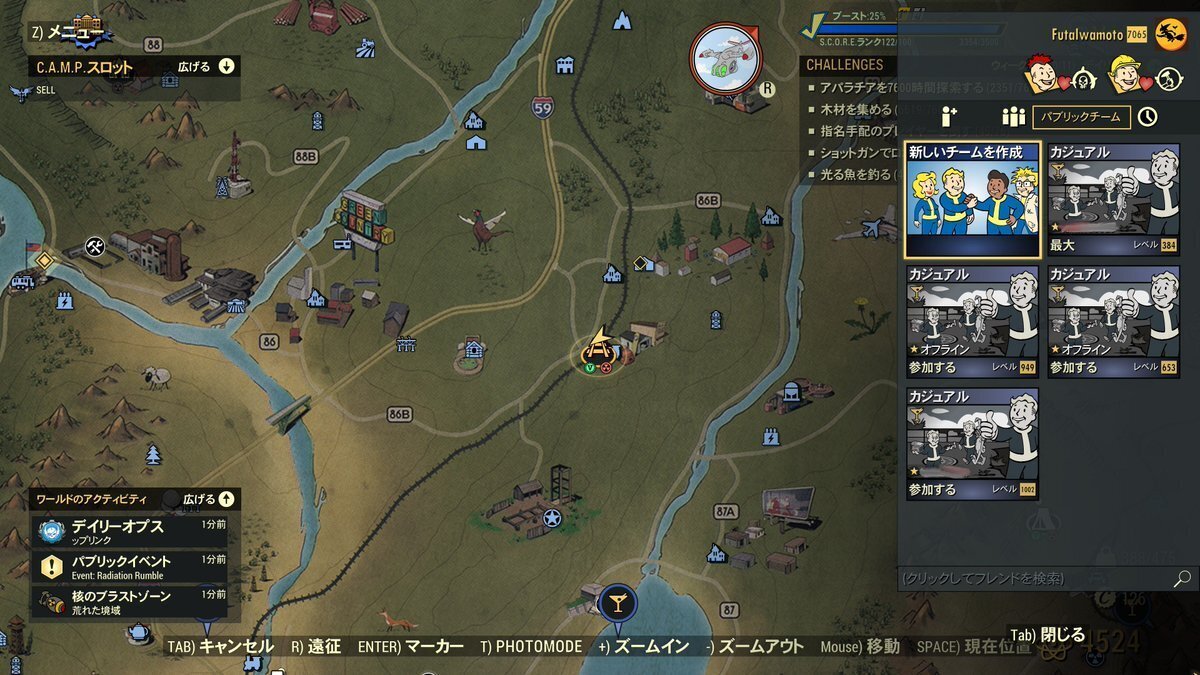
Task: Create a new team tile
Action: pyautogui.click(x=972, y=200)
